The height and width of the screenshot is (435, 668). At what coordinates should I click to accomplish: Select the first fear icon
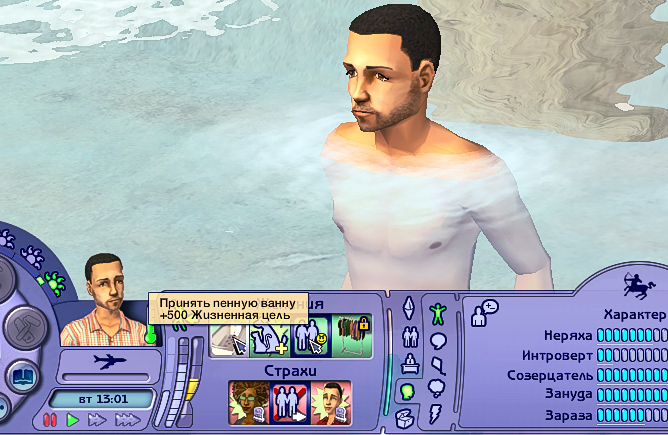pos(249,401)
